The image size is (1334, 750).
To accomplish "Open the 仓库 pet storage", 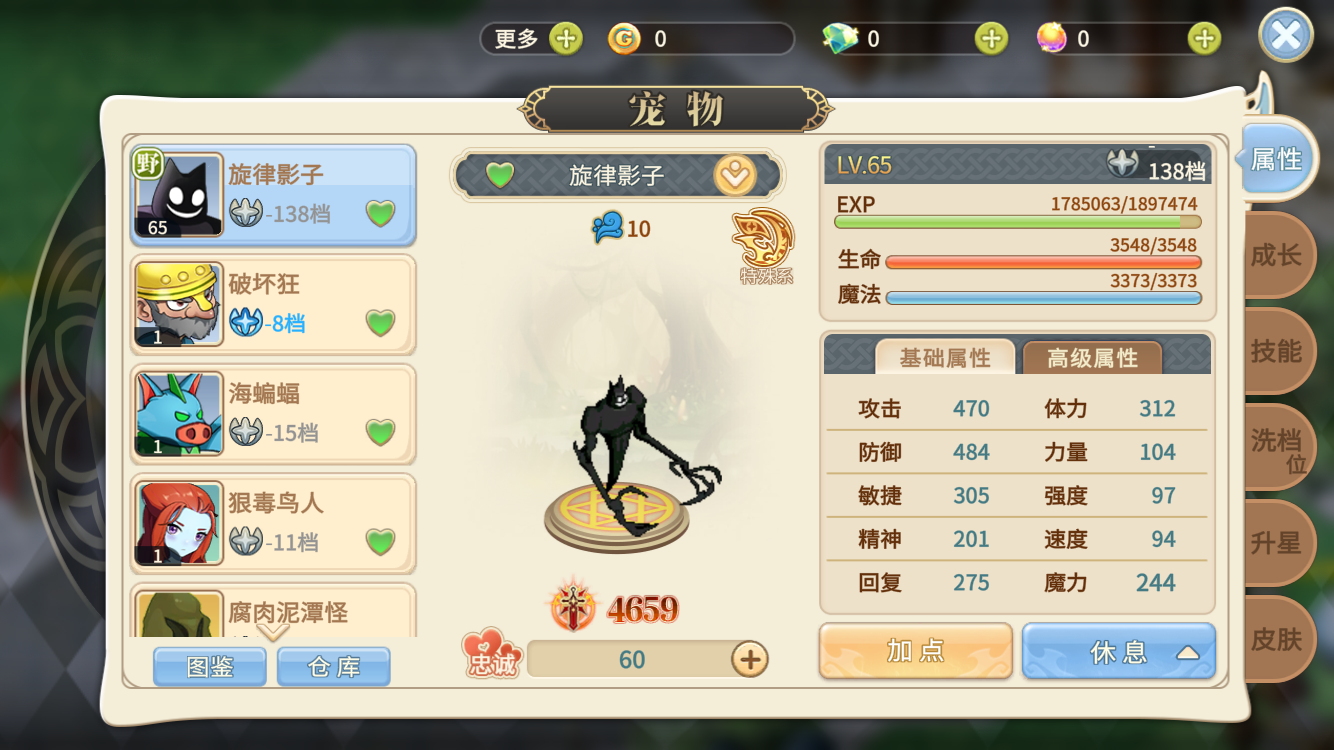I will coord(334,667).
